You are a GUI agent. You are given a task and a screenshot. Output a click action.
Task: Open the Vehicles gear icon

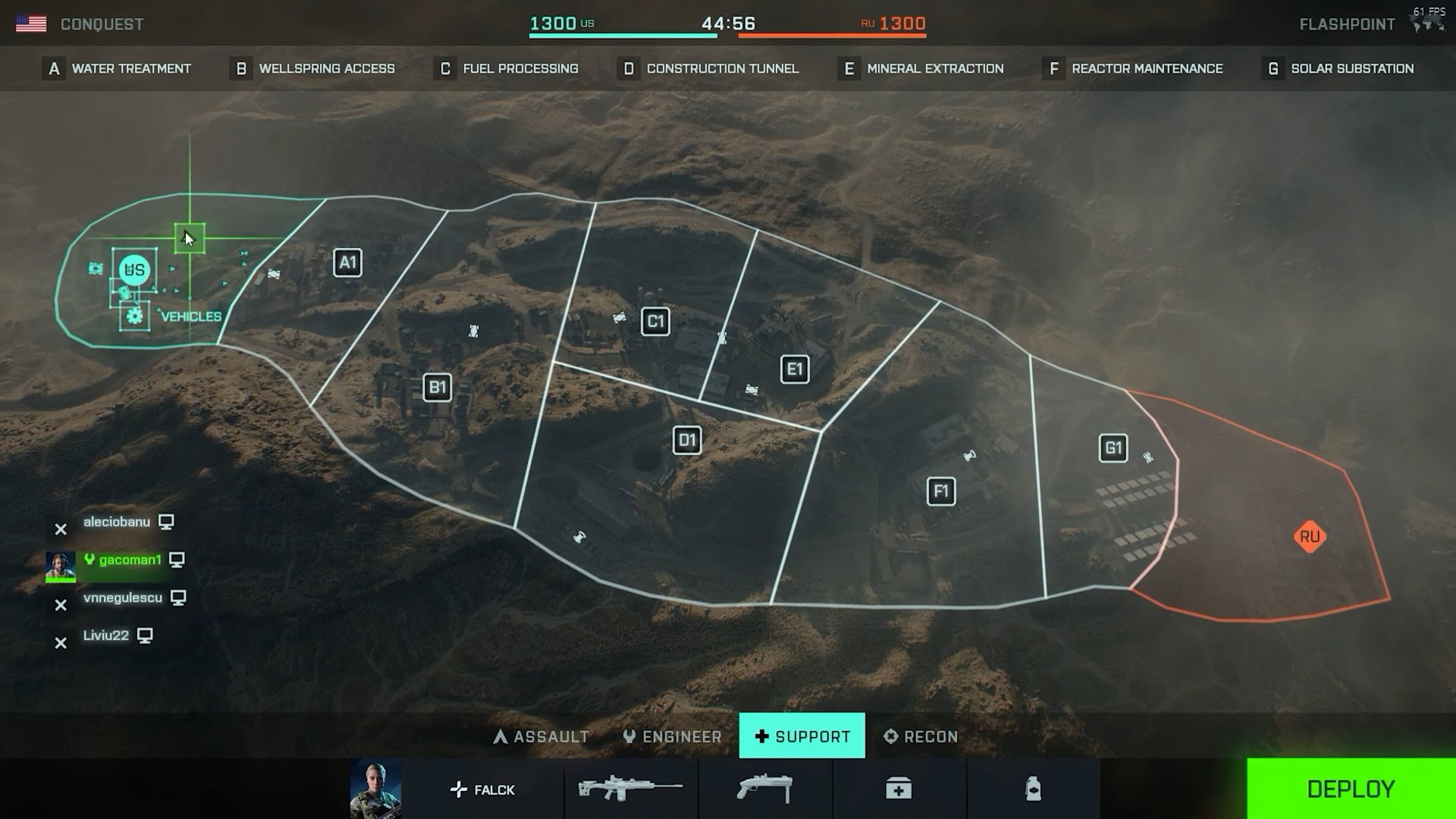(135, 316)
